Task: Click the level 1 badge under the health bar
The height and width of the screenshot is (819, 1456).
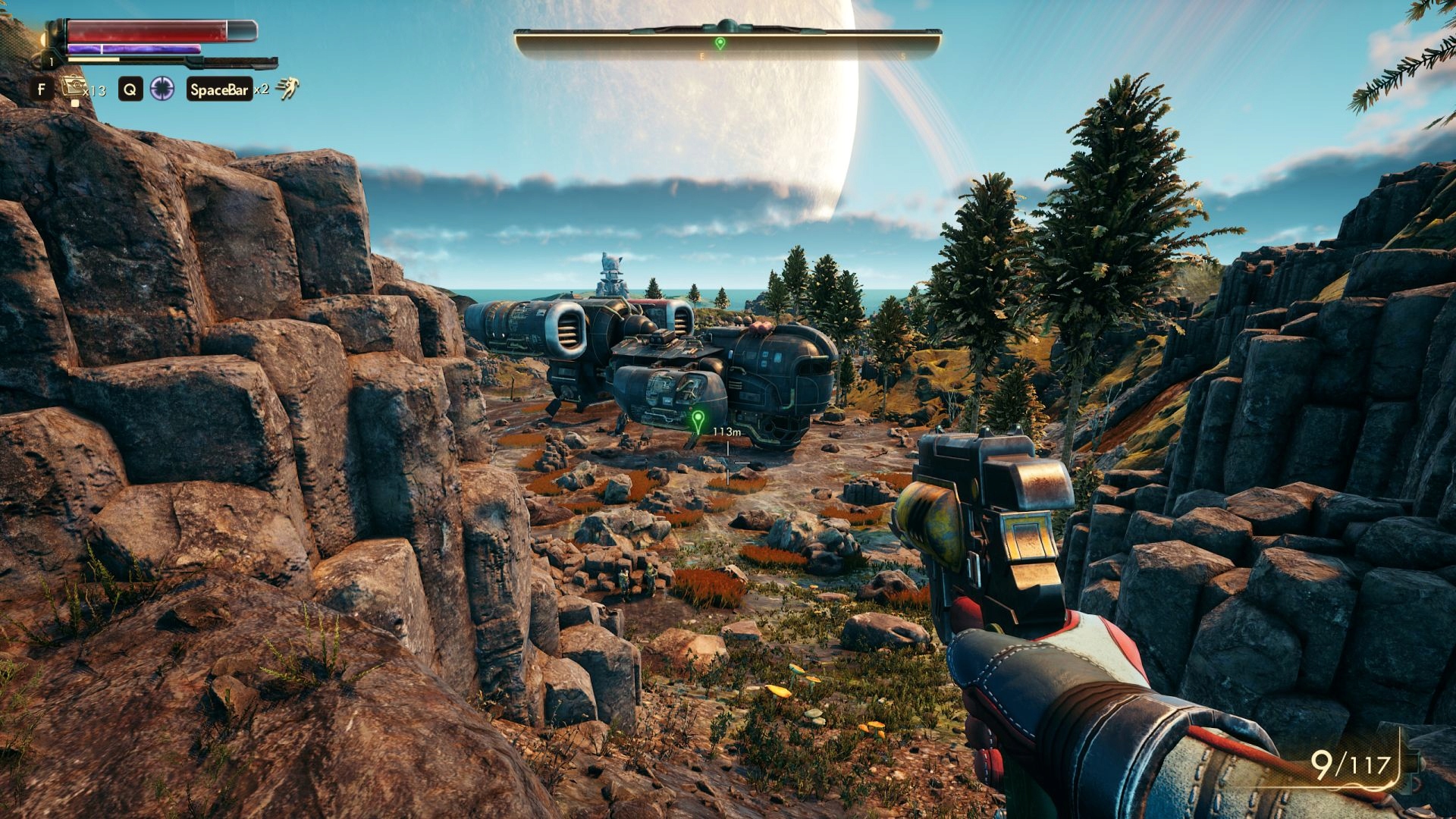Action: pos(52,63)
